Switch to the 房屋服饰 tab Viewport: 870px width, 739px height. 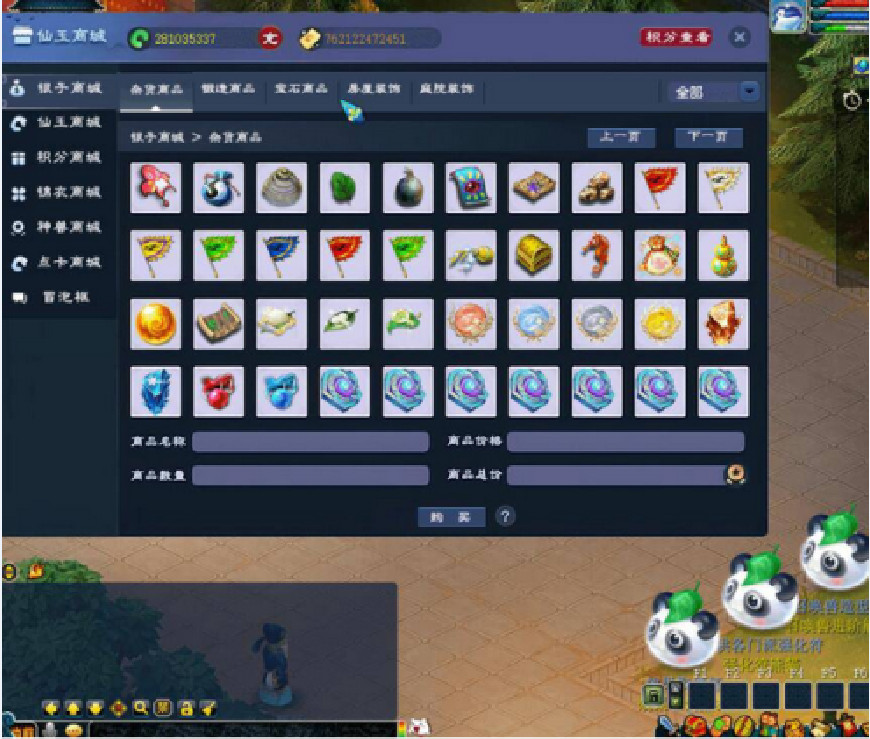pos(373,89)
